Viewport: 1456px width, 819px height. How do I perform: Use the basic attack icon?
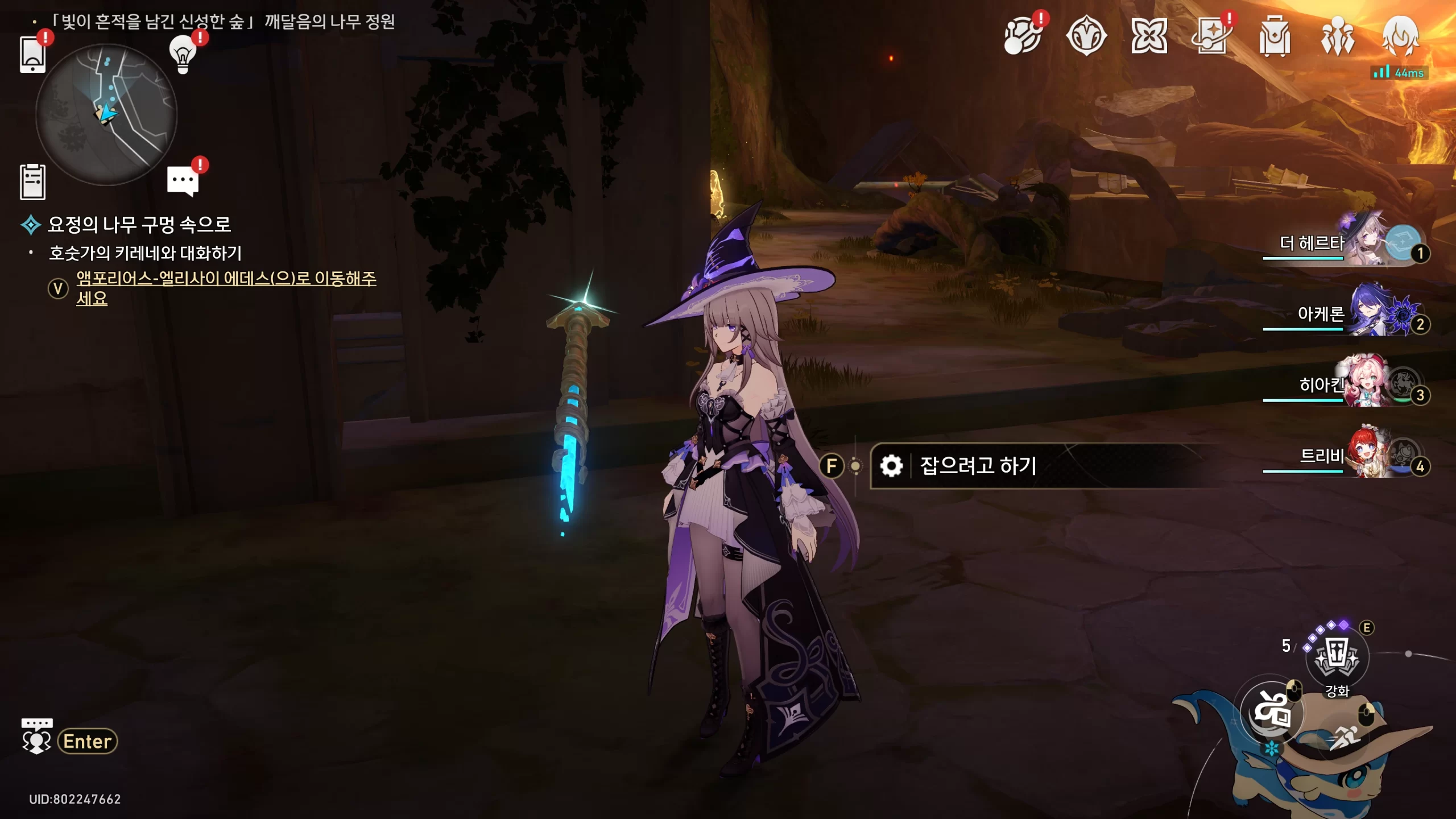pos(1272,712)
